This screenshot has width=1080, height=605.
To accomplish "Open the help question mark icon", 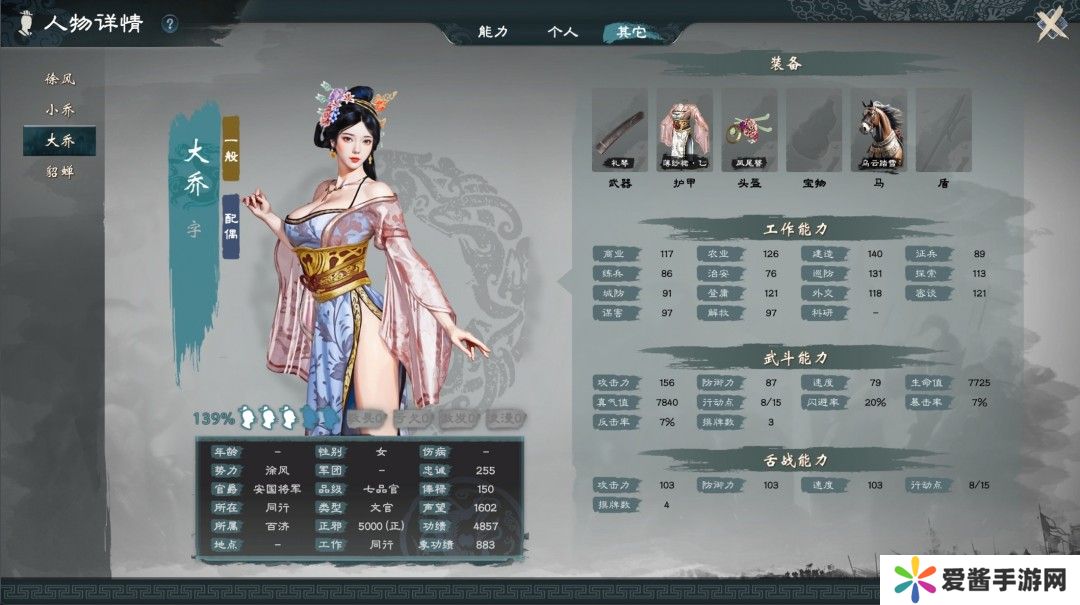I will [x=170, y=24].
